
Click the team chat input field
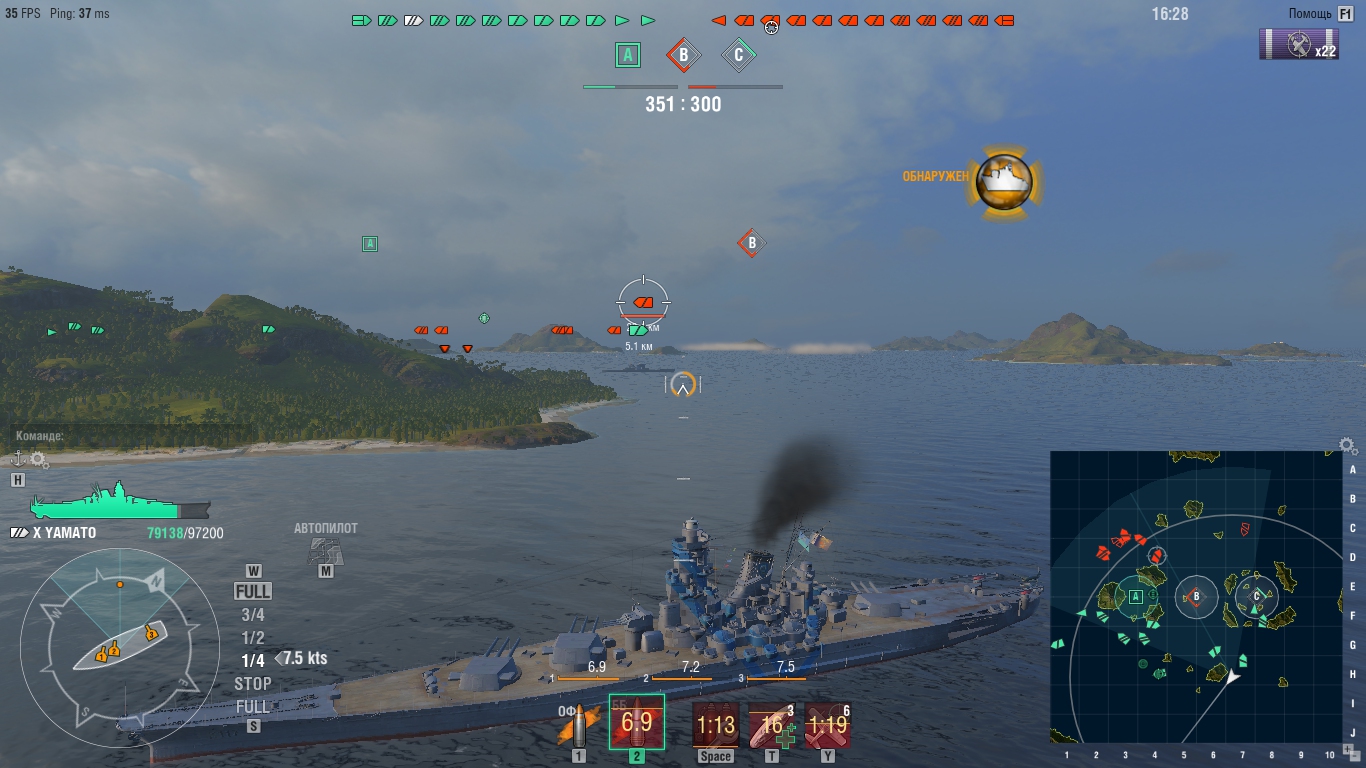coord(130,436)
